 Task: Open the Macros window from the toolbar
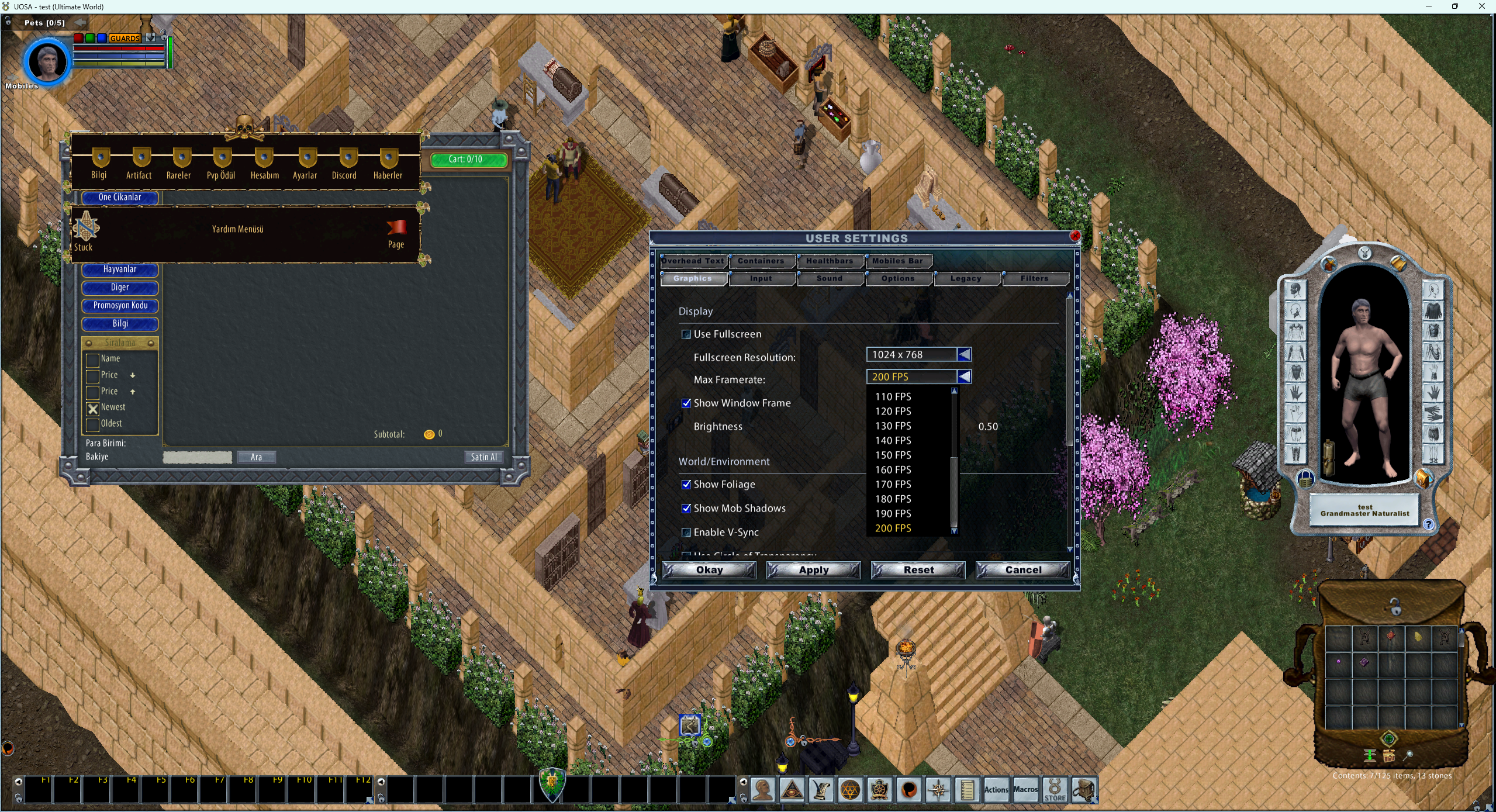click(1025, 790)
